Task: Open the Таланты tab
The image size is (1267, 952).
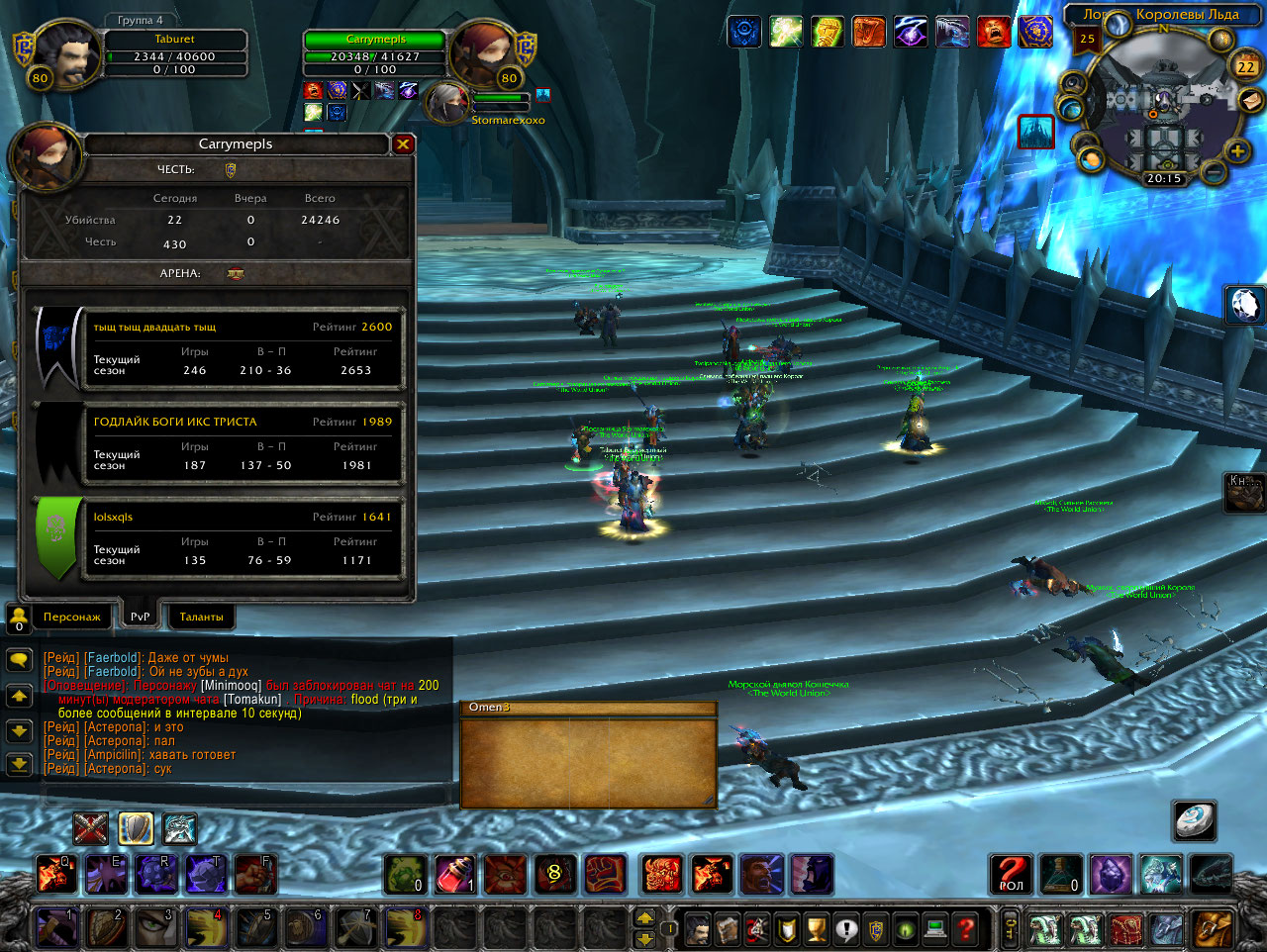Action: pos(201,617)
